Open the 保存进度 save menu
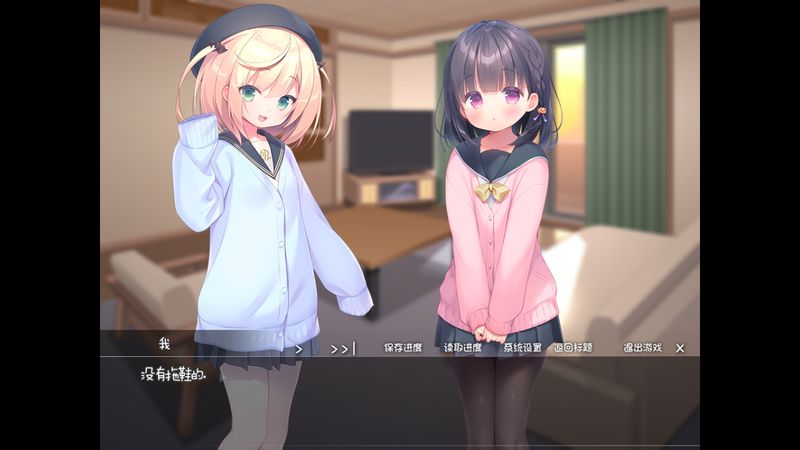The width and height of the screenshot is (800, 450). (403, 348)
